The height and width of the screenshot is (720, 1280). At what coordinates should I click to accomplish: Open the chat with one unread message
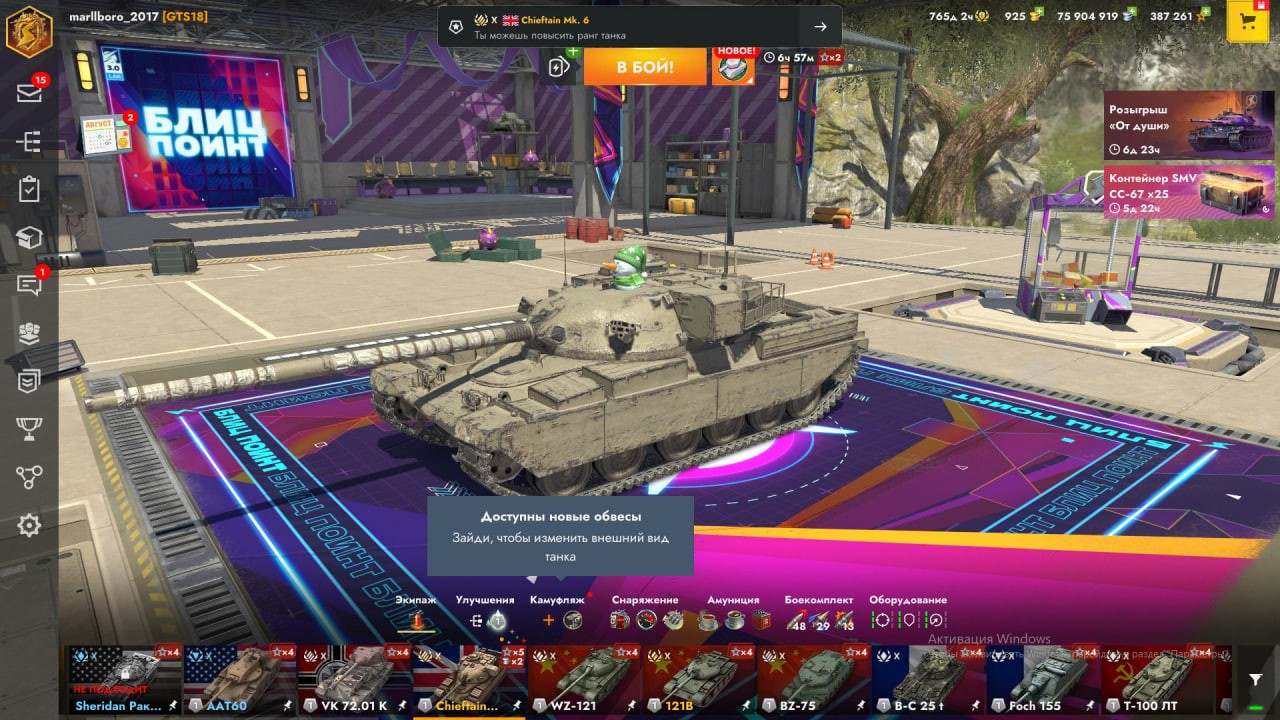[x=29, y=286]
